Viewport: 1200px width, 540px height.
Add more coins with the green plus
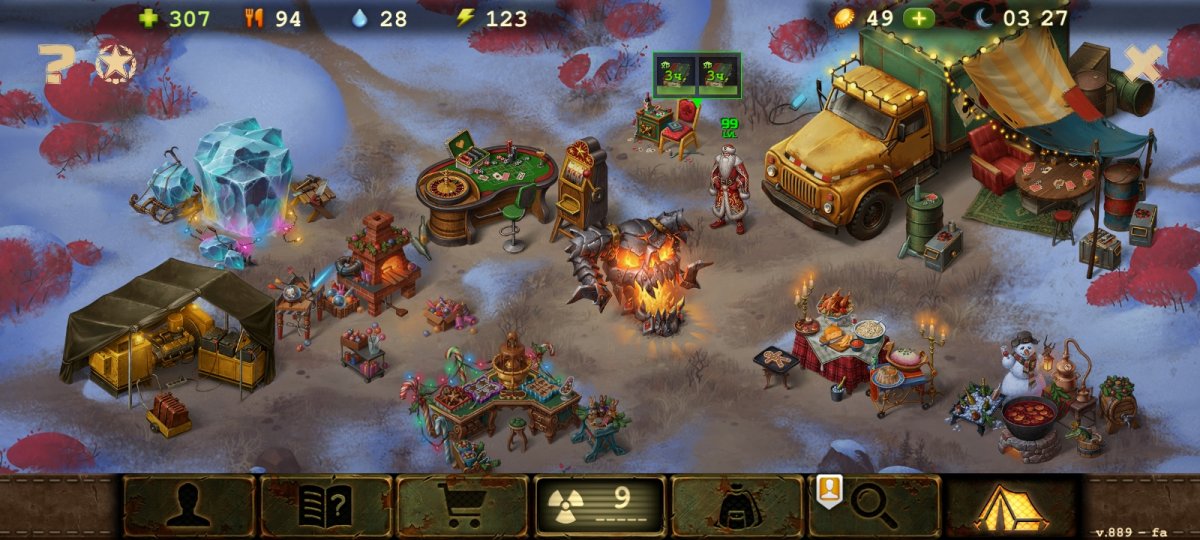tap(919, 18)
